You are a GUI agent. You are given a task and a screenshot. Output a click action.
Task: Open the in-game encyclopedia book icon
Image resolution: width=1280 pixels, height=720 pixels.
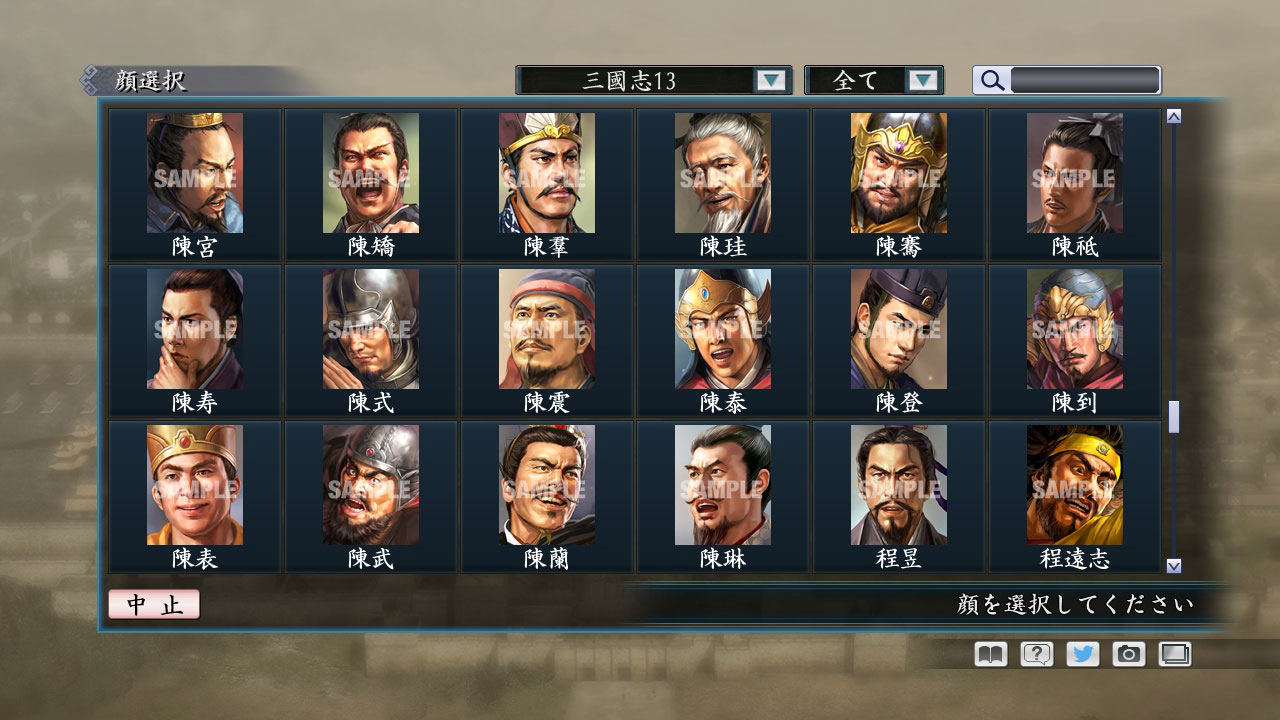[988, 654]
